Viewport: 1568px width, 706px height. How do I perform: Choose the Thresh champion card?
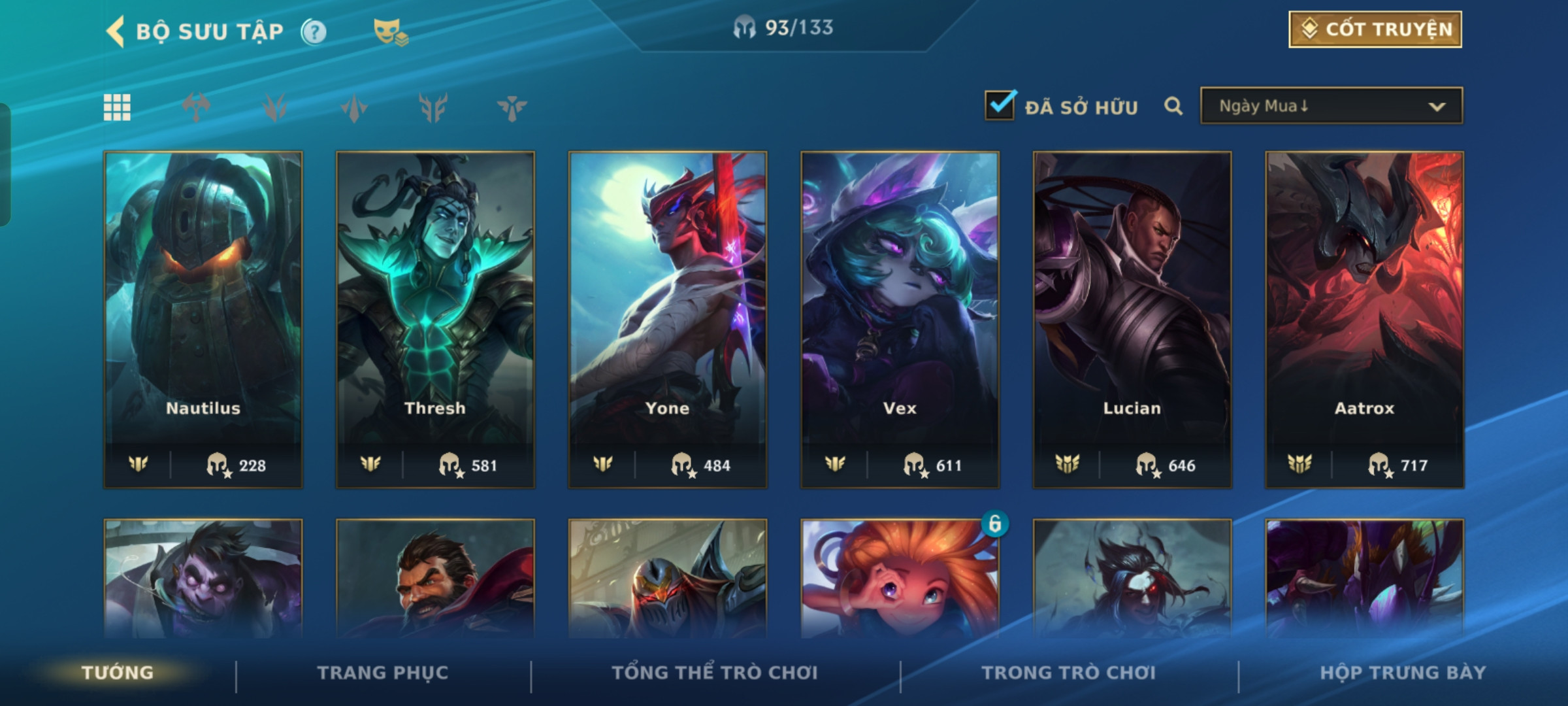click(x=435, y=319)
